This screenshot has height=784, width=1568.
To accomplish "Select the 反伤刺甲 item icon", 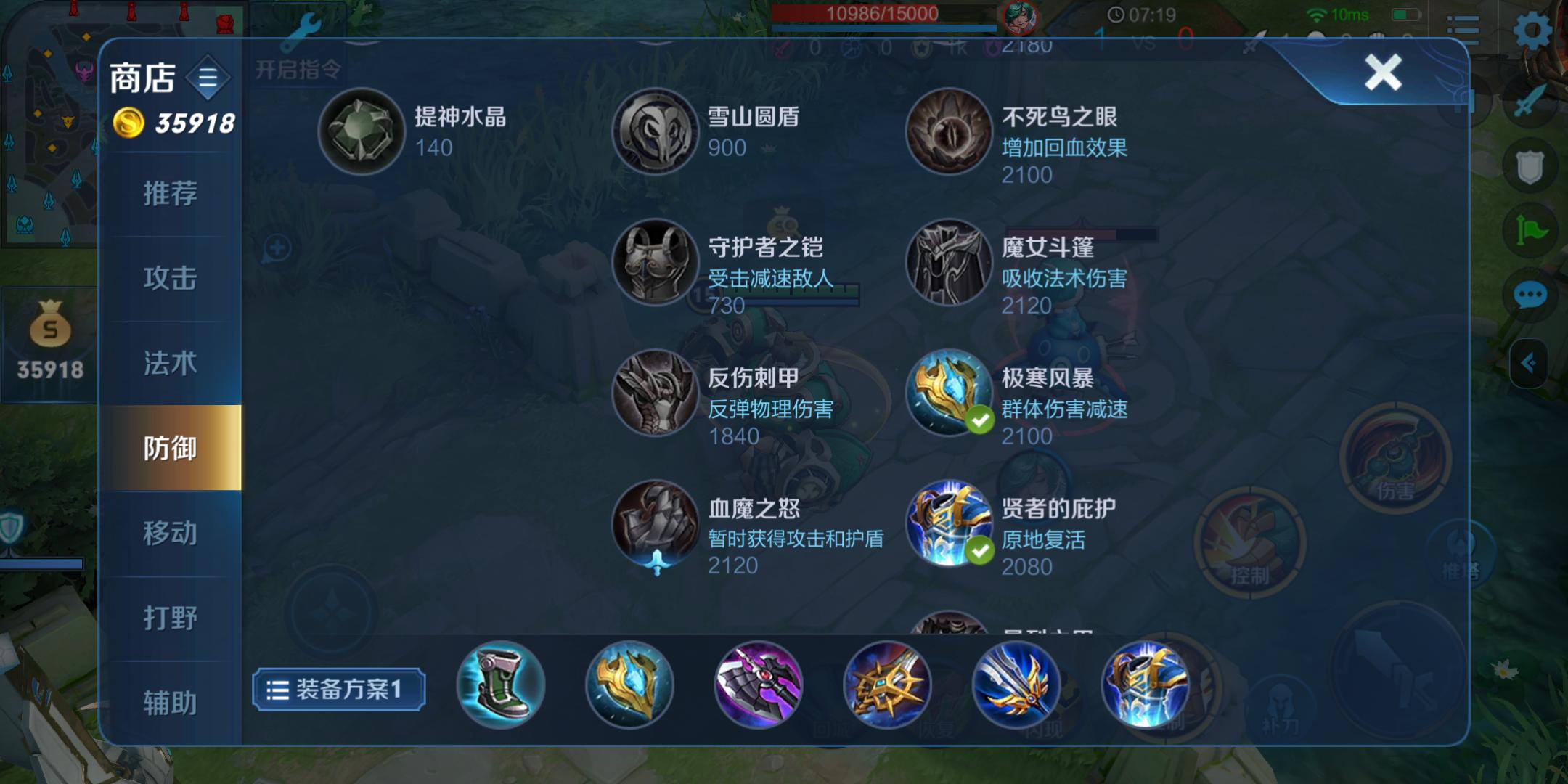I will [x=656, y=393].
